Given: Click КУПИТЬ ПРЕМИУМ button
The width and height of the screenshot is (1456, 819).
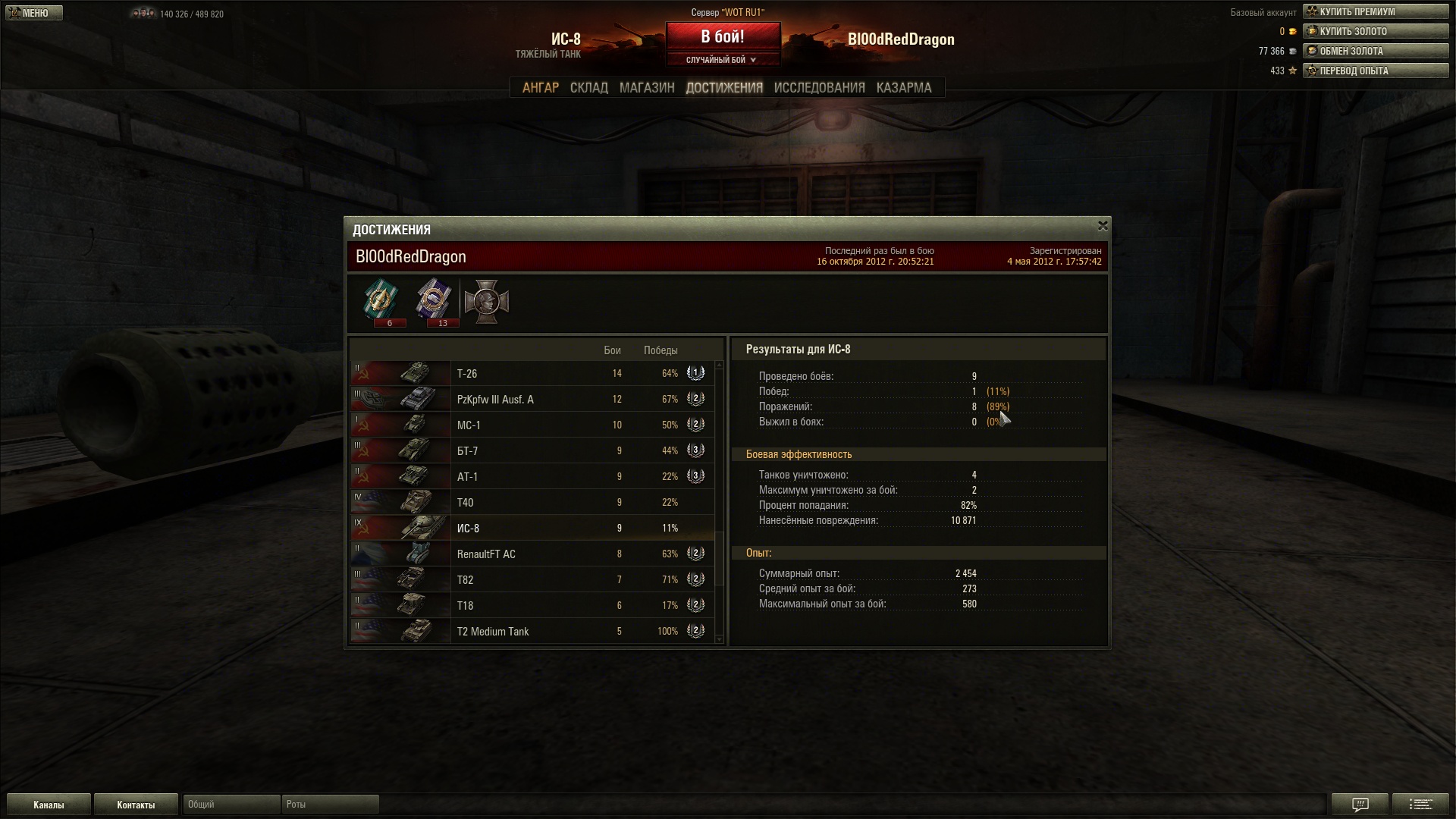Looking at the screenshot, I should pos(1375,11).
